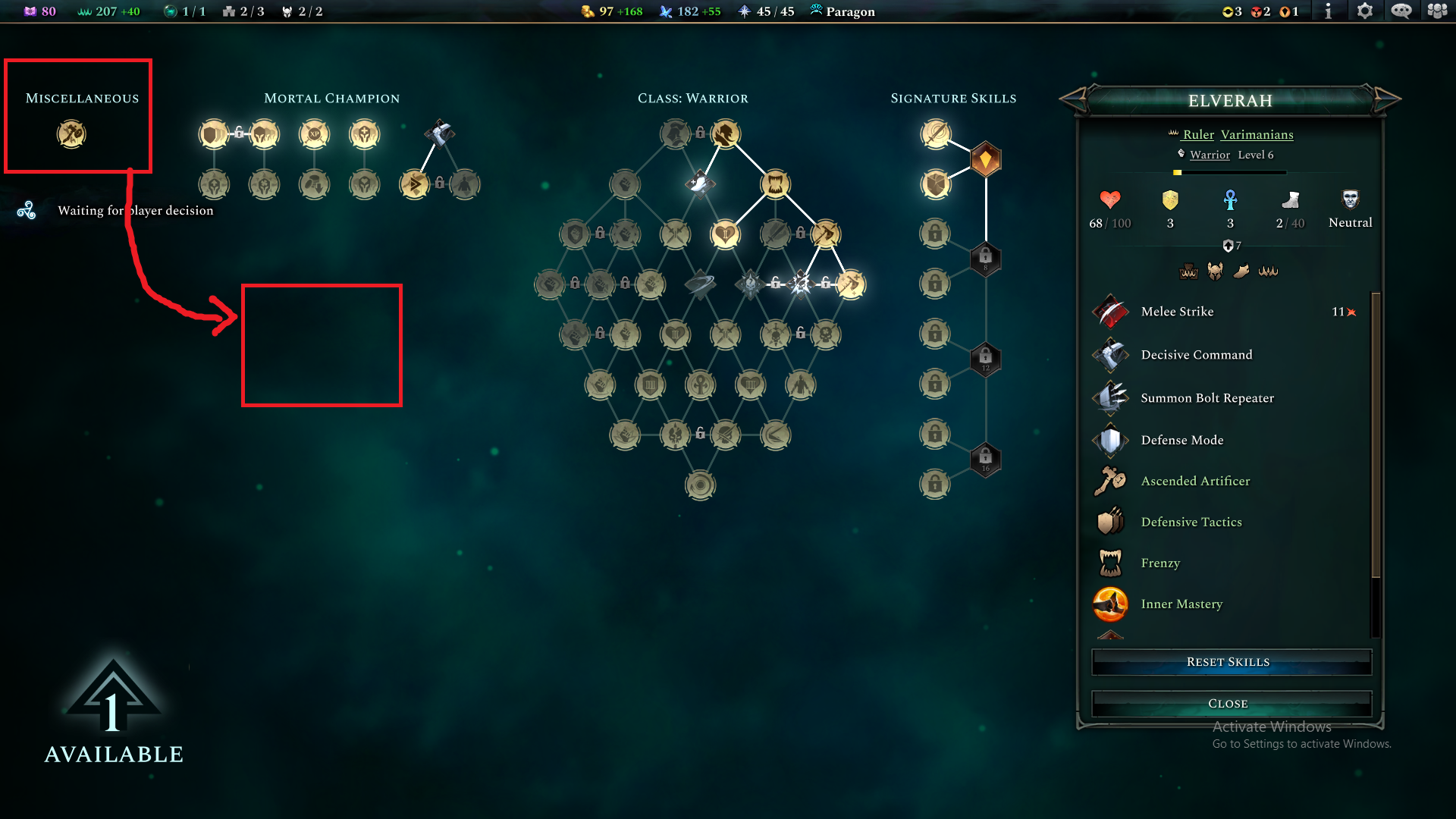Screen dimensions: 1456x819
Task: Open the chat bubble icon top right
Action: coord(1401,11)
